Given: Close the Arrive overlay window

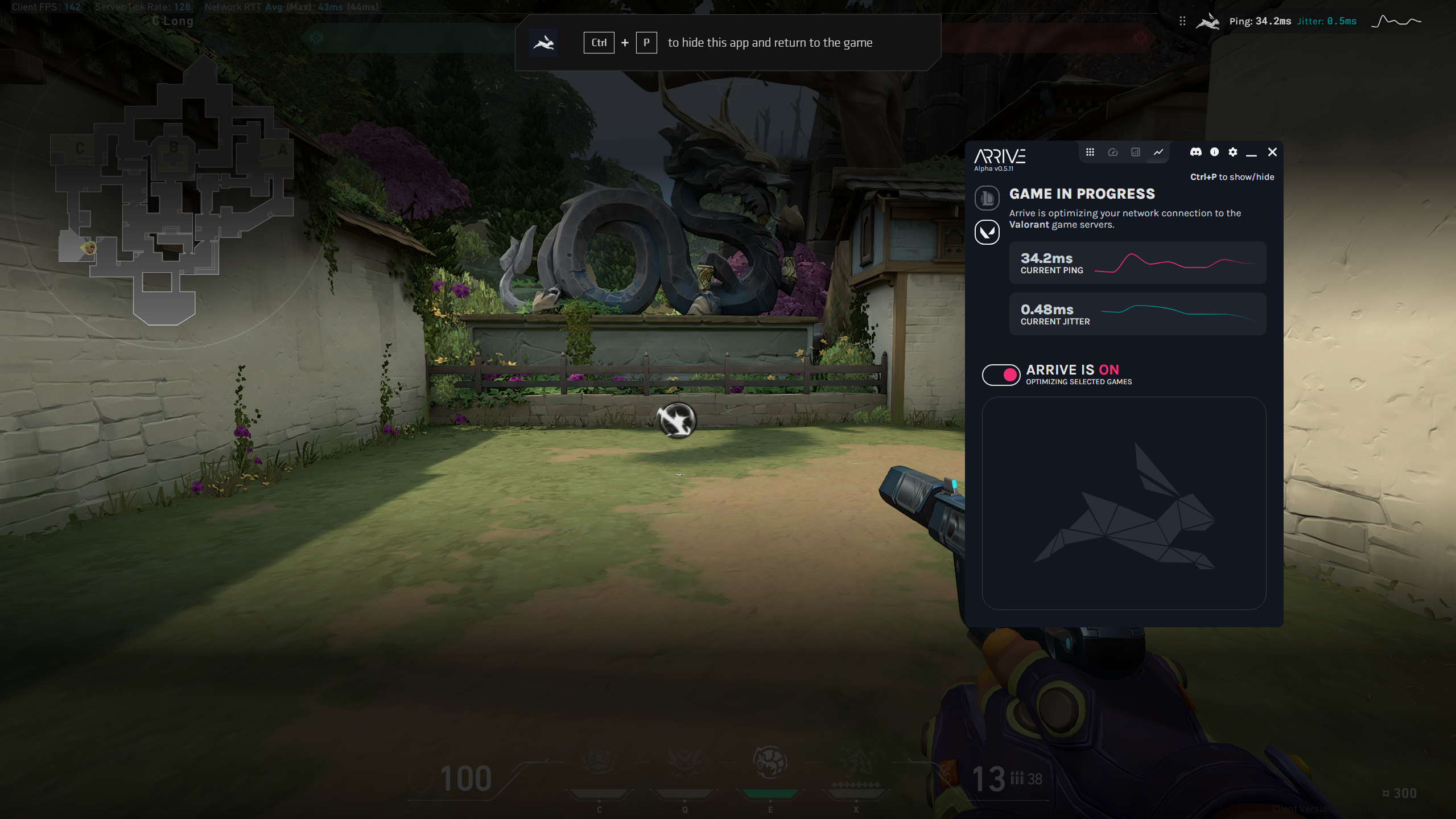Looking at the screenshot, I should [1272, 152].
